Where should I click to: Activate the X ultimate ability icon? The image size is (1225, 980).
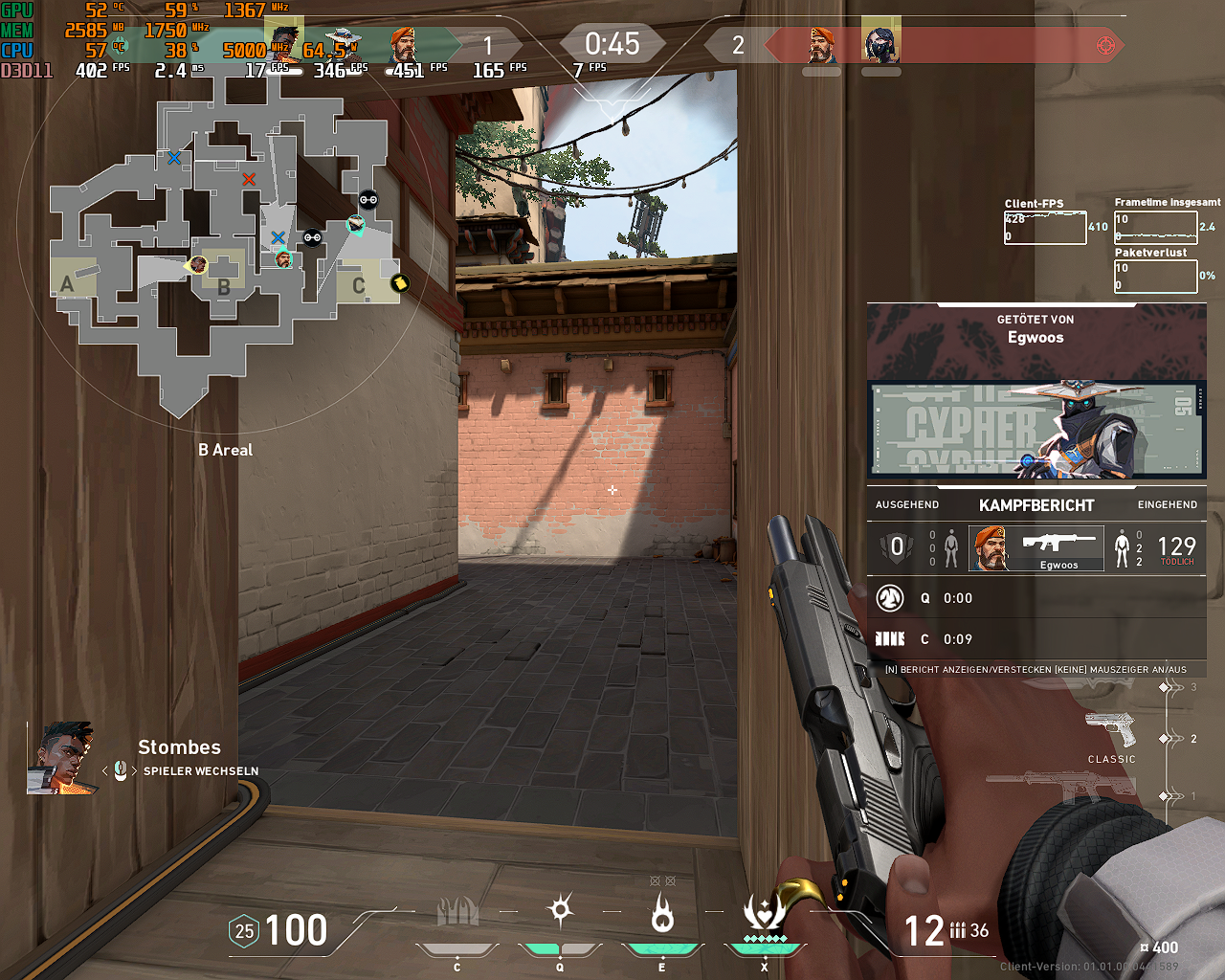coord(766,914)
